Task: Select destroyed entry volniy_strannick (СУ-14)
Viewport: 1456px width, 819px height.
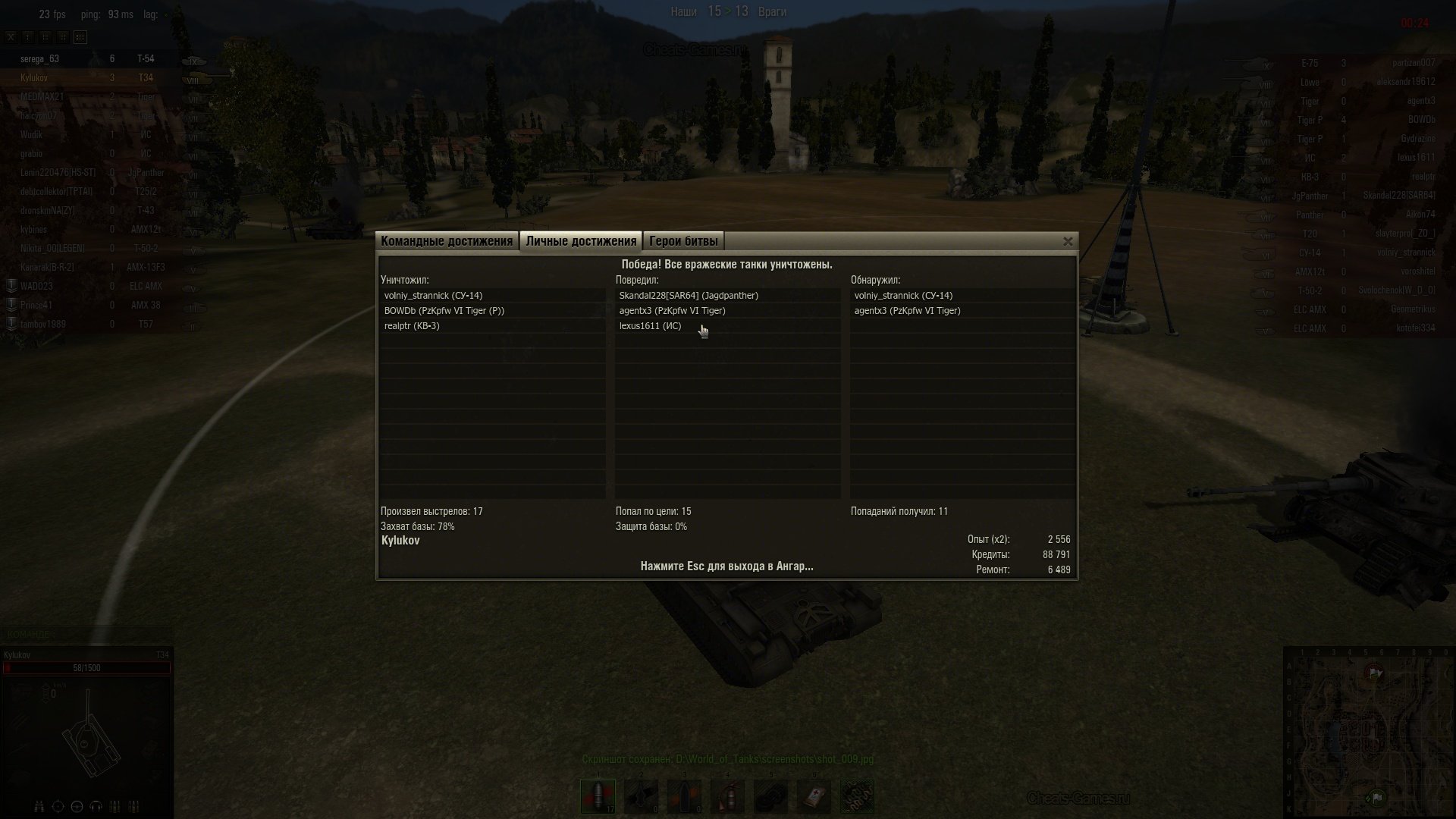Action: [x=433, y=296]
